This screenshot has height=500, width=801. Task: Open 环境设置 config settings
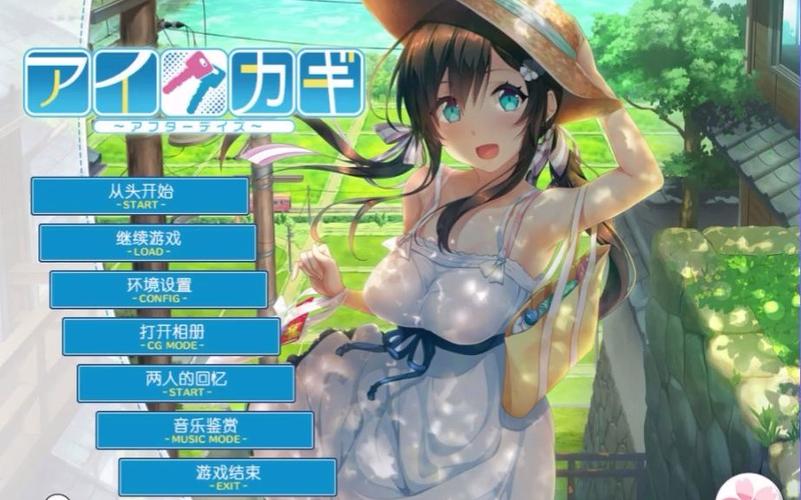[159, 289]
